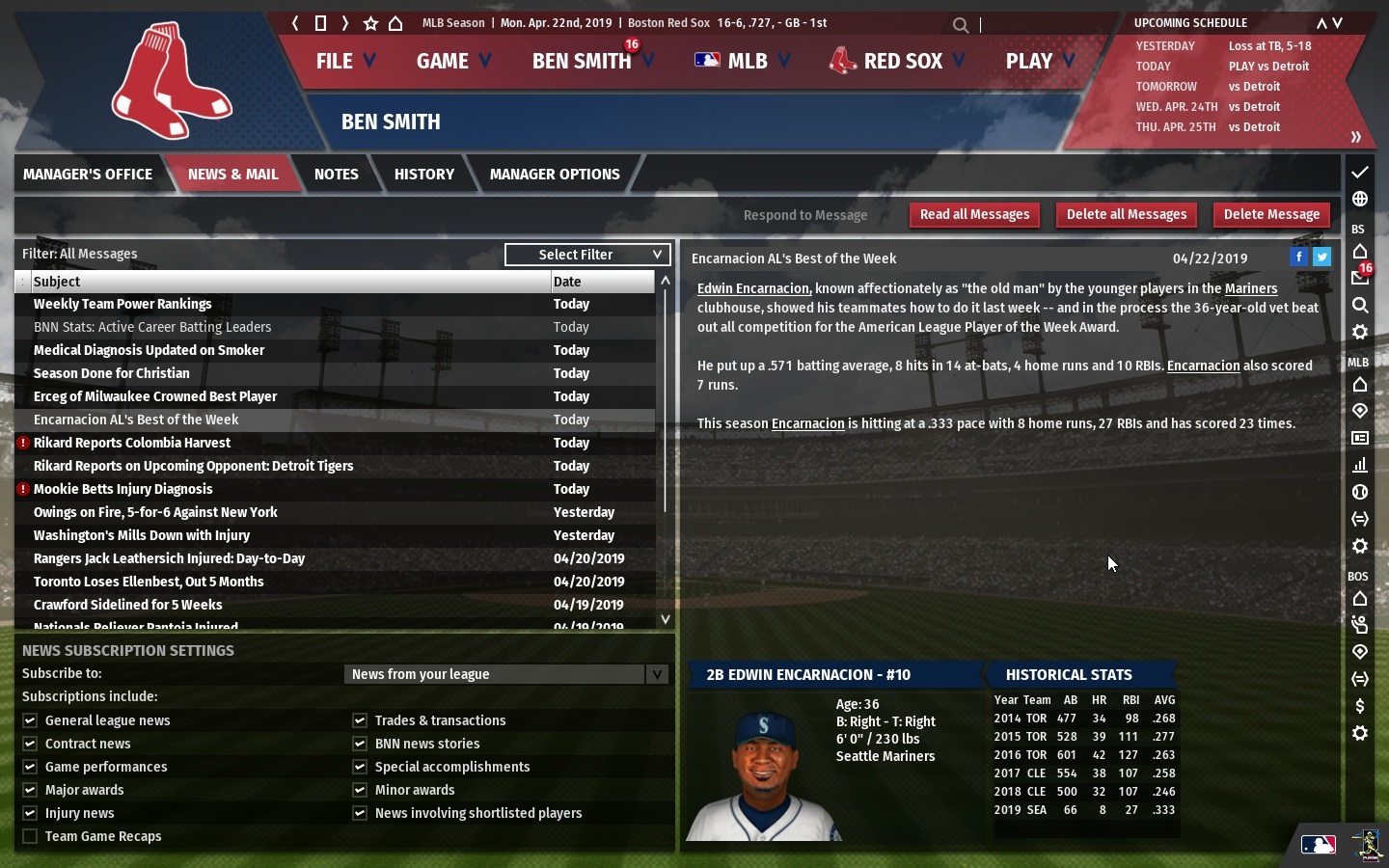1389x868 pixels.
Task: Select the Mookie Betts Injury Diagnosis message
Action: pyautogui.click(x=123, y=489)
